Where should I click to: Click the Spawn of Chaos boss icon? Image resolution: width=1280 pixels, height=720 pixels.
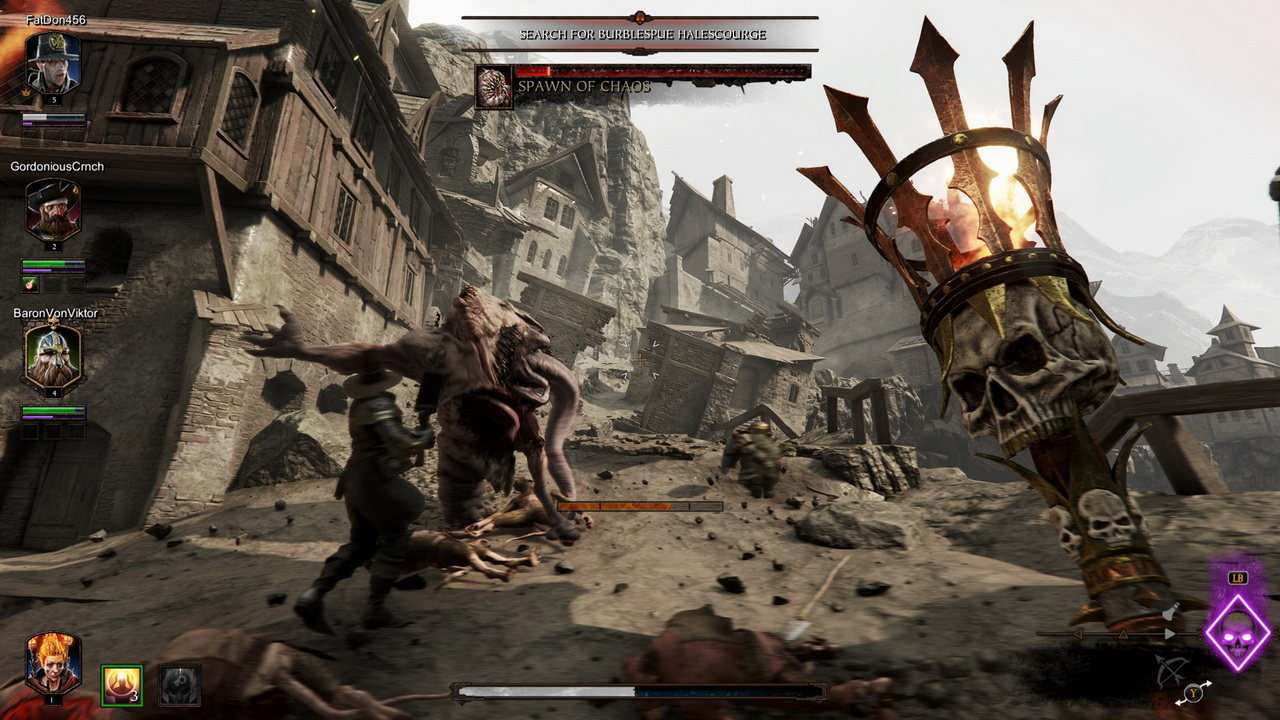pos(494,86)
